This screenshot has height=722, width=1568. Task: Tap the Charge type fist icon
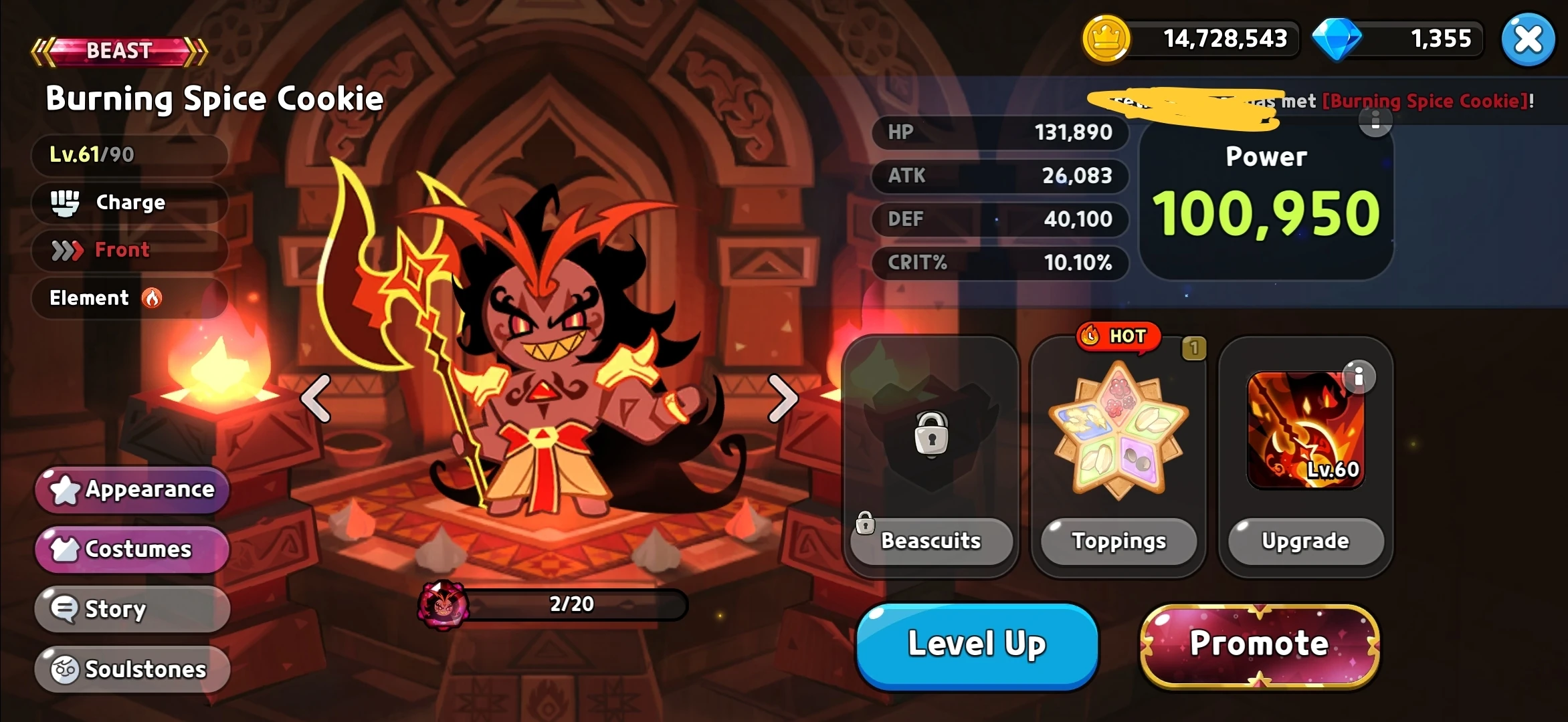click(x=66, y=202)
